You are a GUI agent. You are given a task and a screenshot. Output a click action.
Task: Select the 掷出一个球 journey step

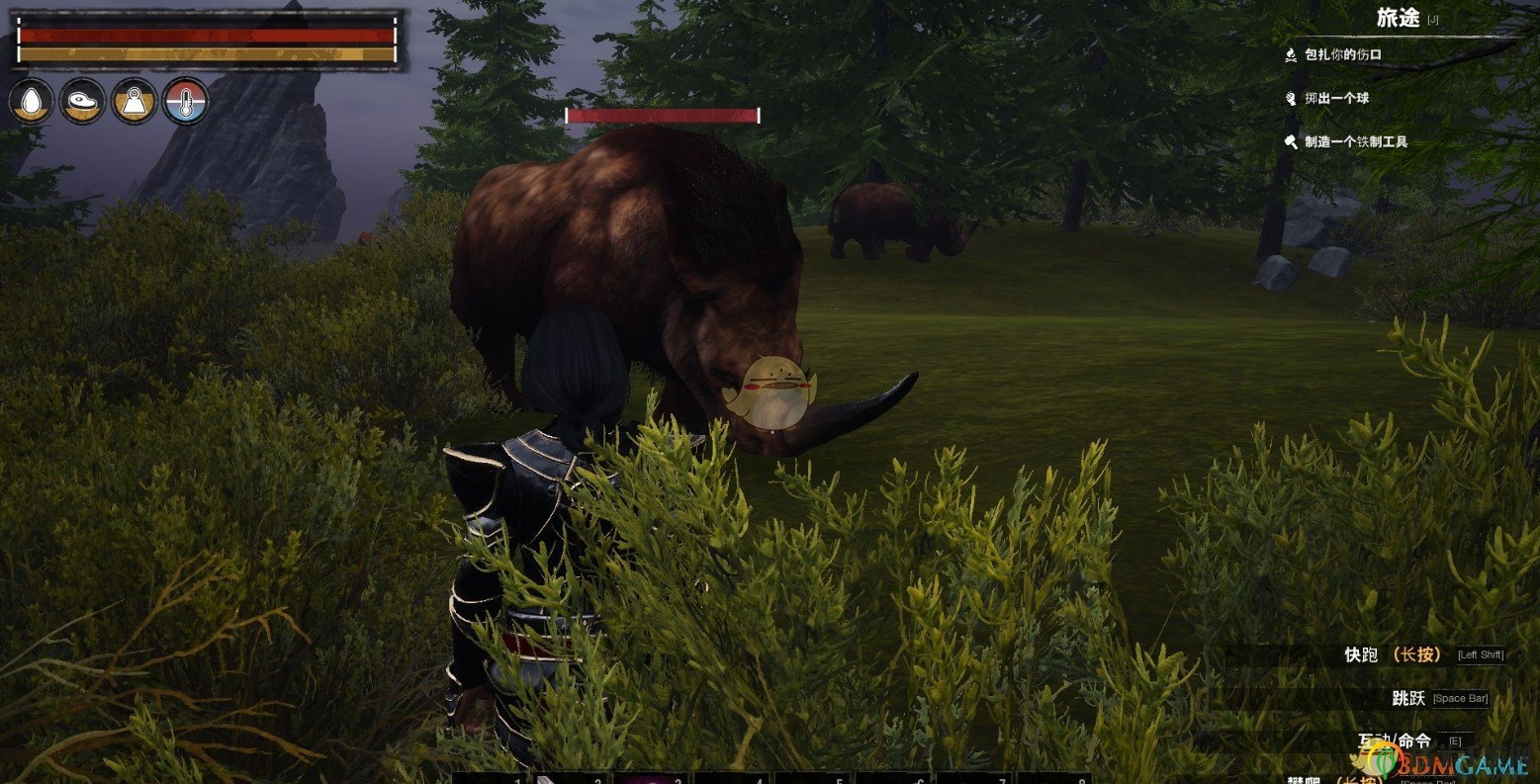coord(1335,98)
